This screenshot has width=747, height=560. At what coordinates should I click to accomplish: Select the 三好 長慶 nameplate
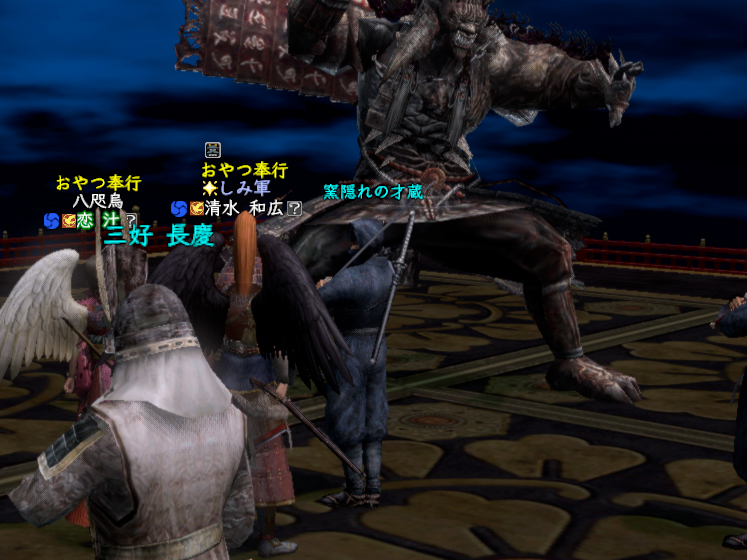tap(159, 236)
